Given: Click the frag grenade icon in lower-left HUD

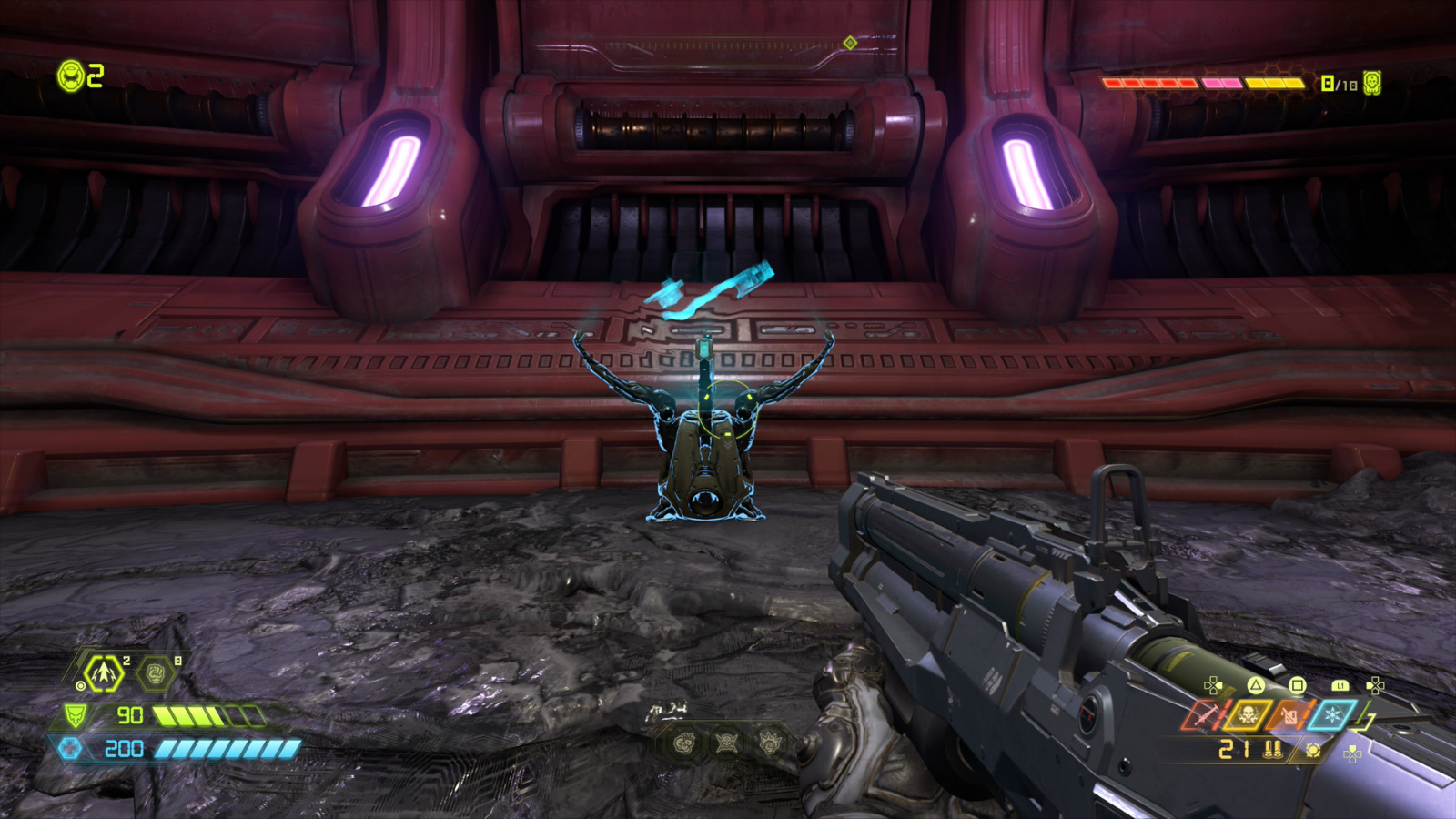Looking at the screenshot, I should pos(103,673).
